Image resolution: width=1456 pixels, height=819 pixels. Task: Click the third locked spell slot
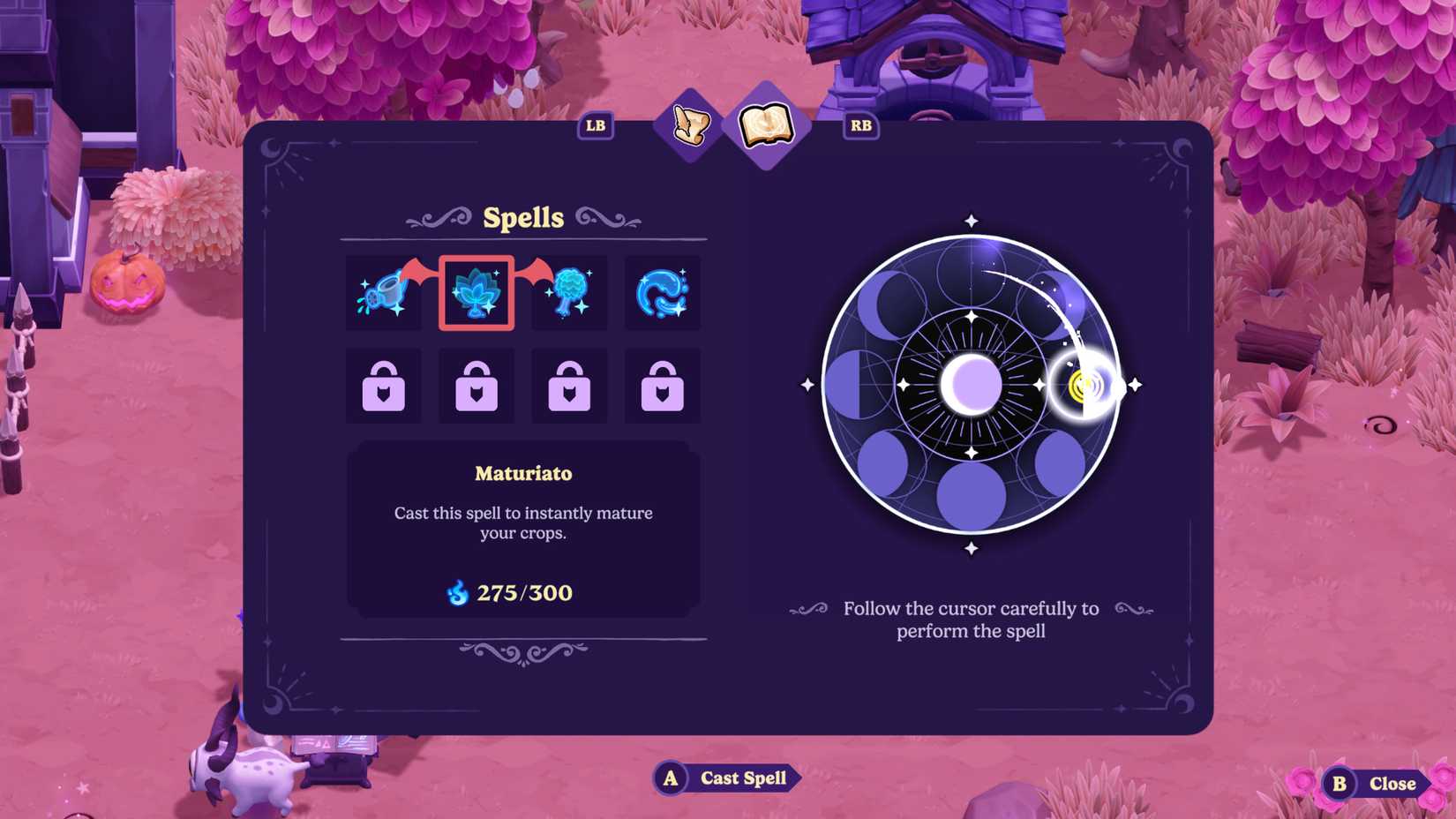[570, 386]
